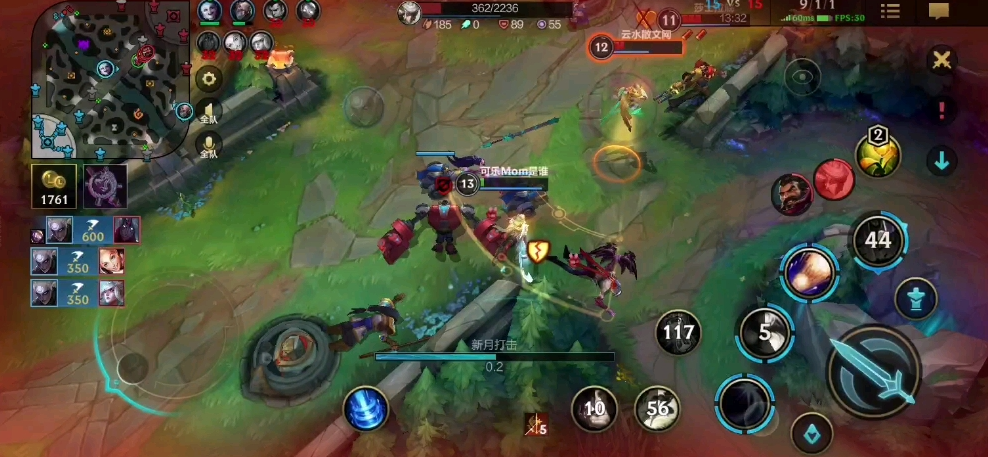Image resolution: width=988 pixels, height=457 pixels.
Task: Open the scoreboard list icon
Action: pos(889,11)
